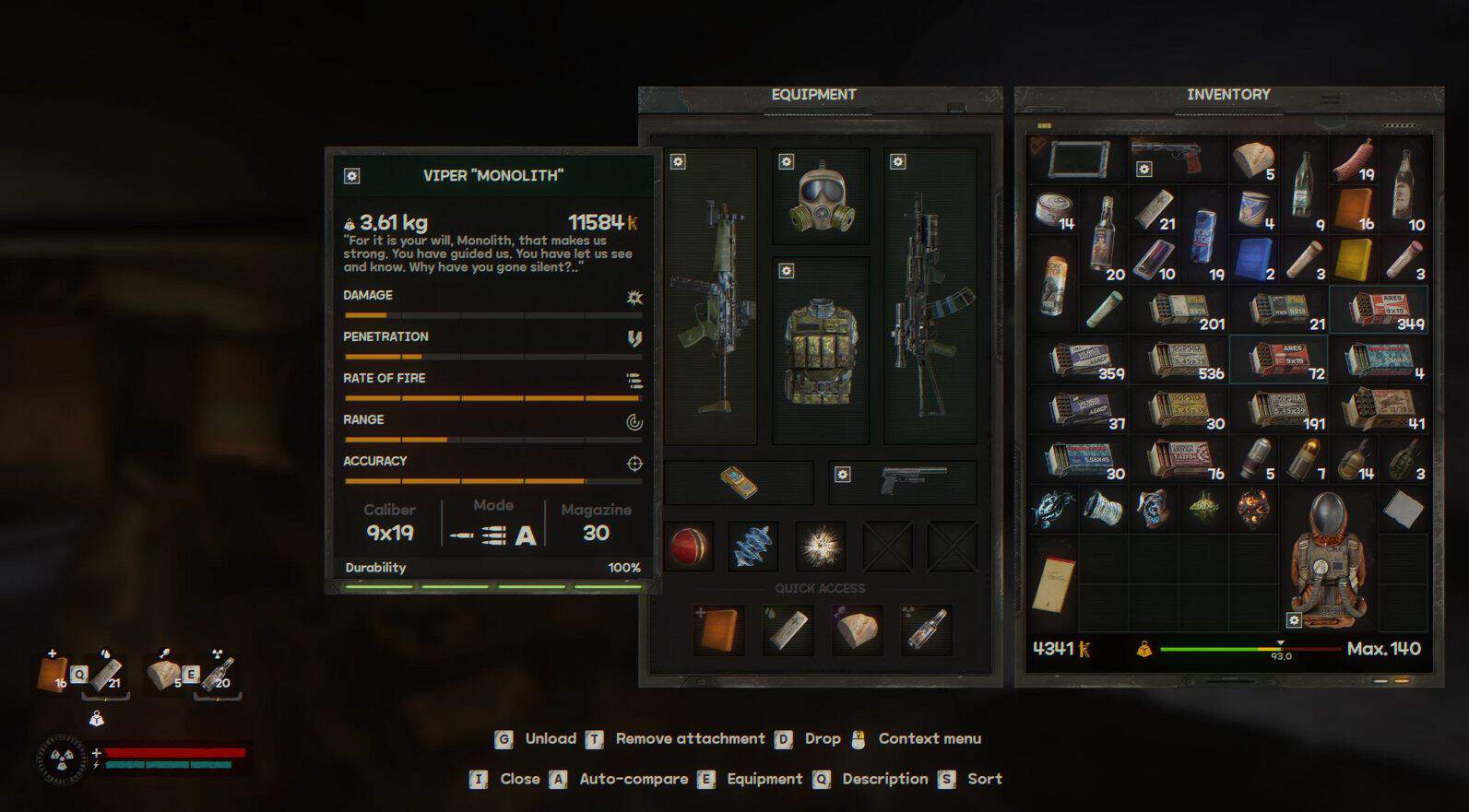Screen dimensions: 1469x812
Task: Select the yellow detector device slot
Action: click(738, 482)
